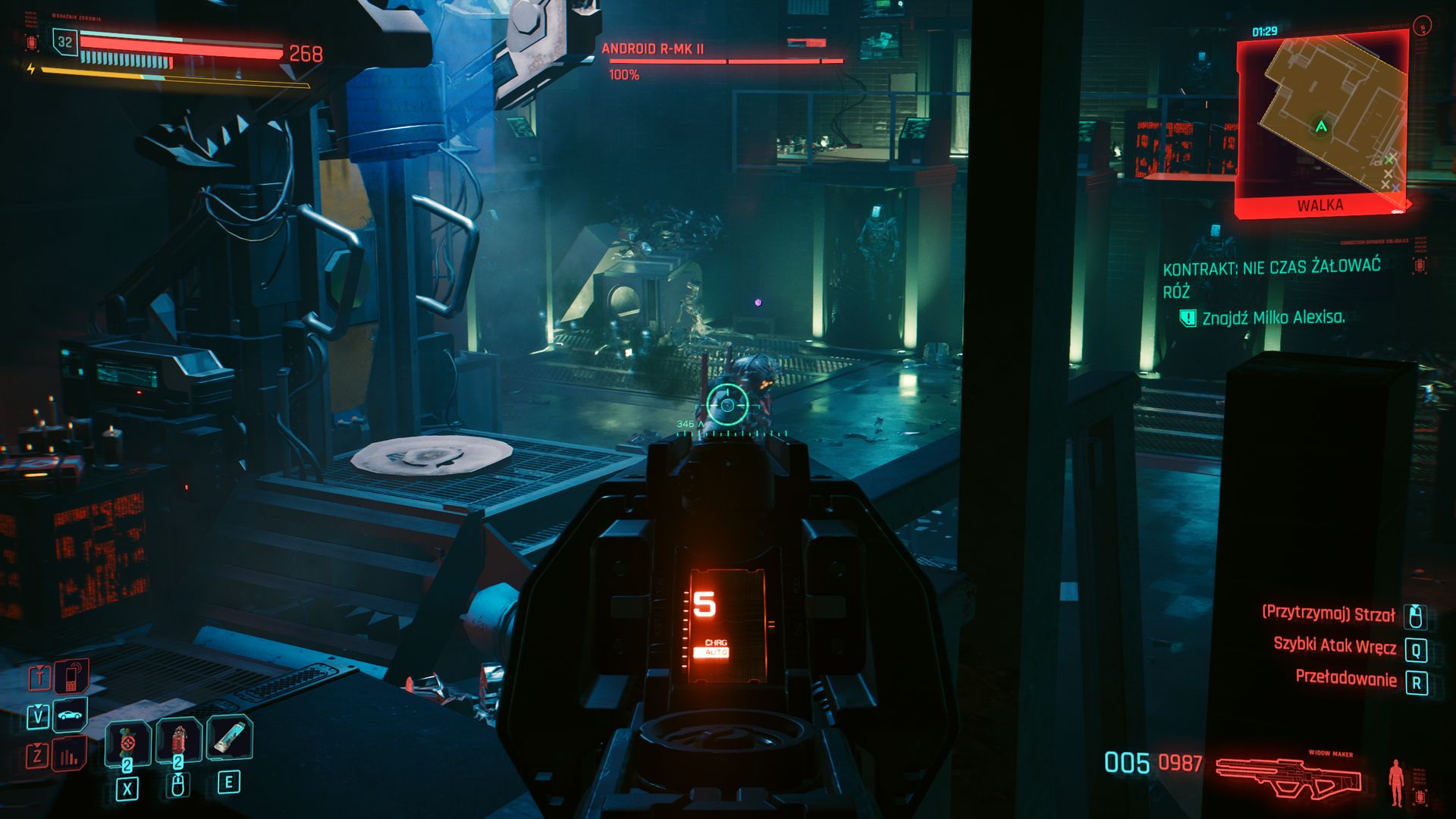
Task: Open the tracked contract objective
Action: pos(1272,278)
